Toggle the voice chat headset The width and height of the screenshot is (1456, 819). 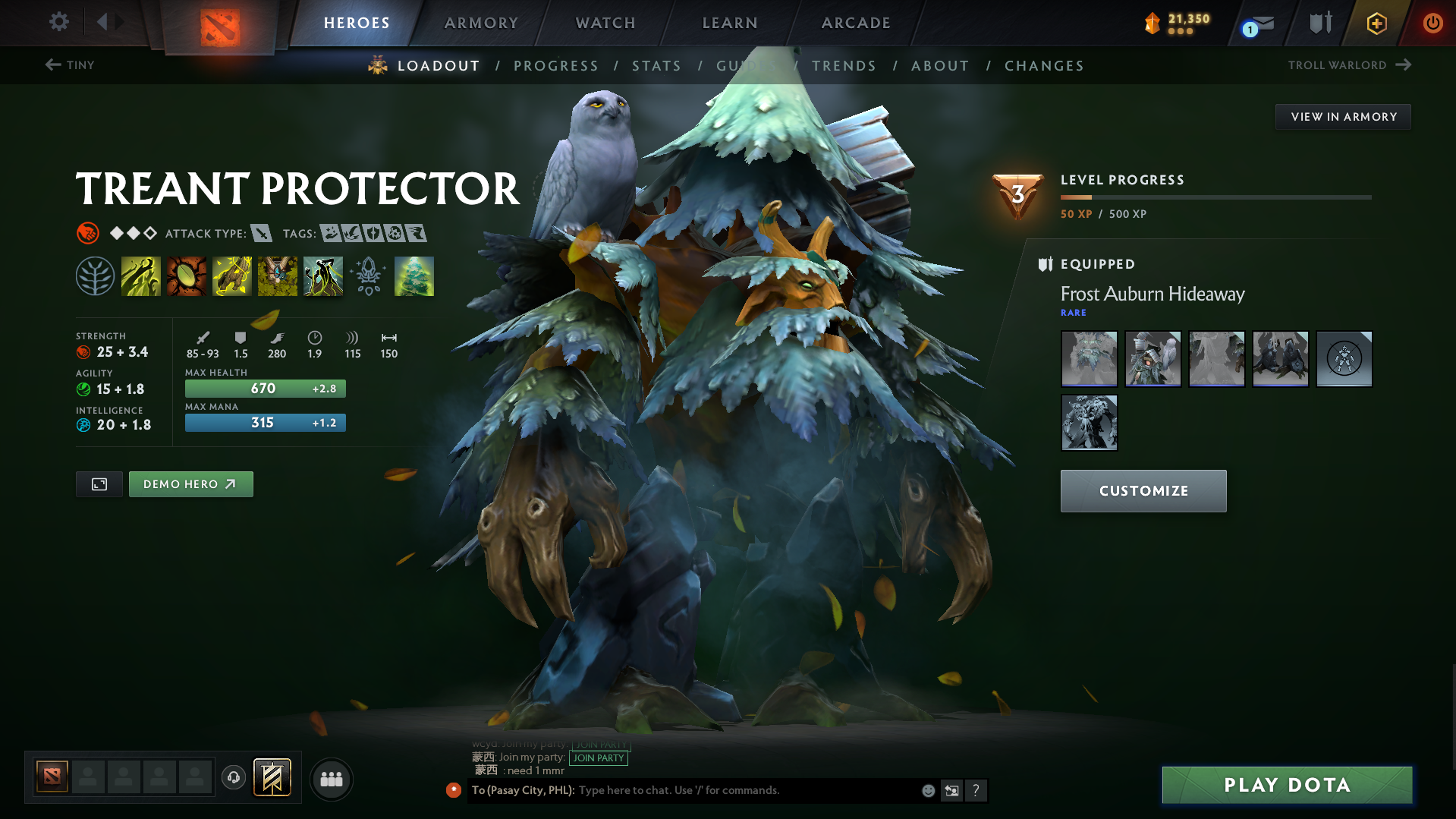point(233,778)
